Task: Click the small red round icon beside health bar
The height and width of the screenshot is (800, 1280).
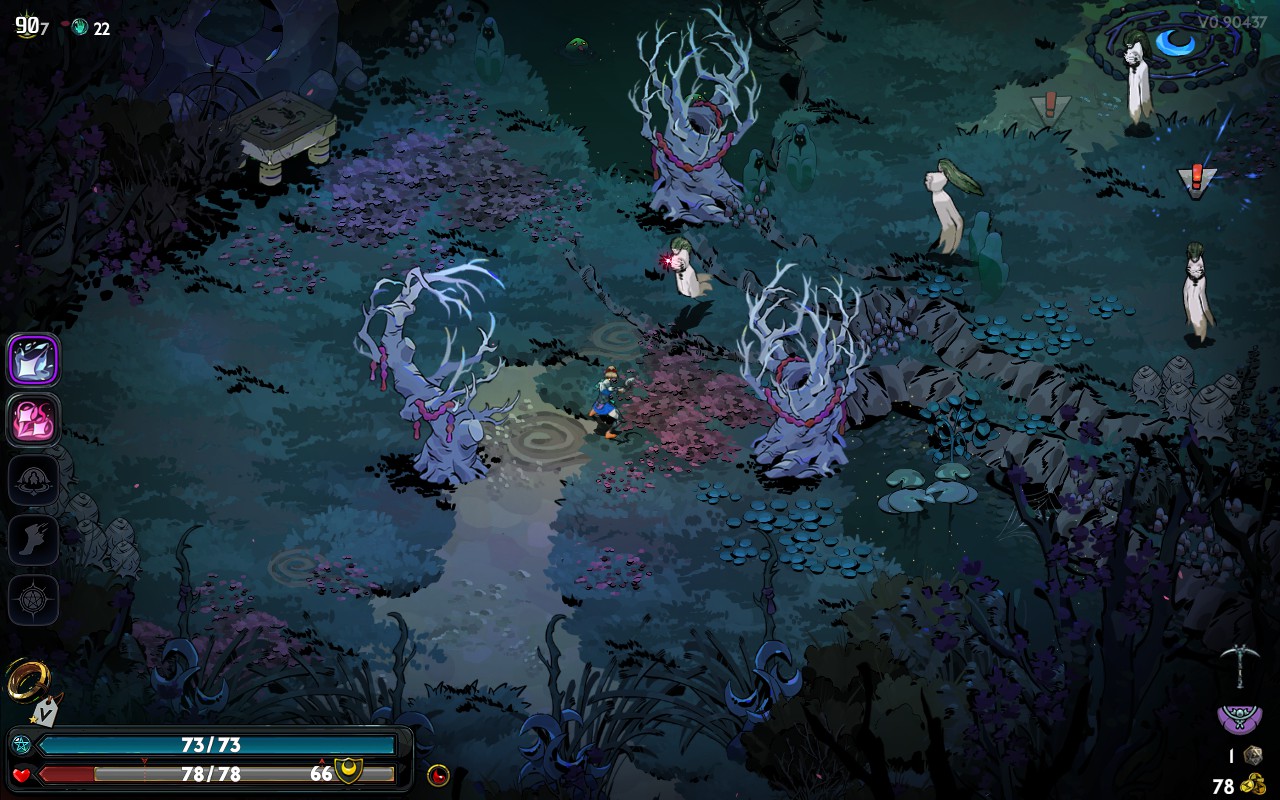Action: click(438, 774)
